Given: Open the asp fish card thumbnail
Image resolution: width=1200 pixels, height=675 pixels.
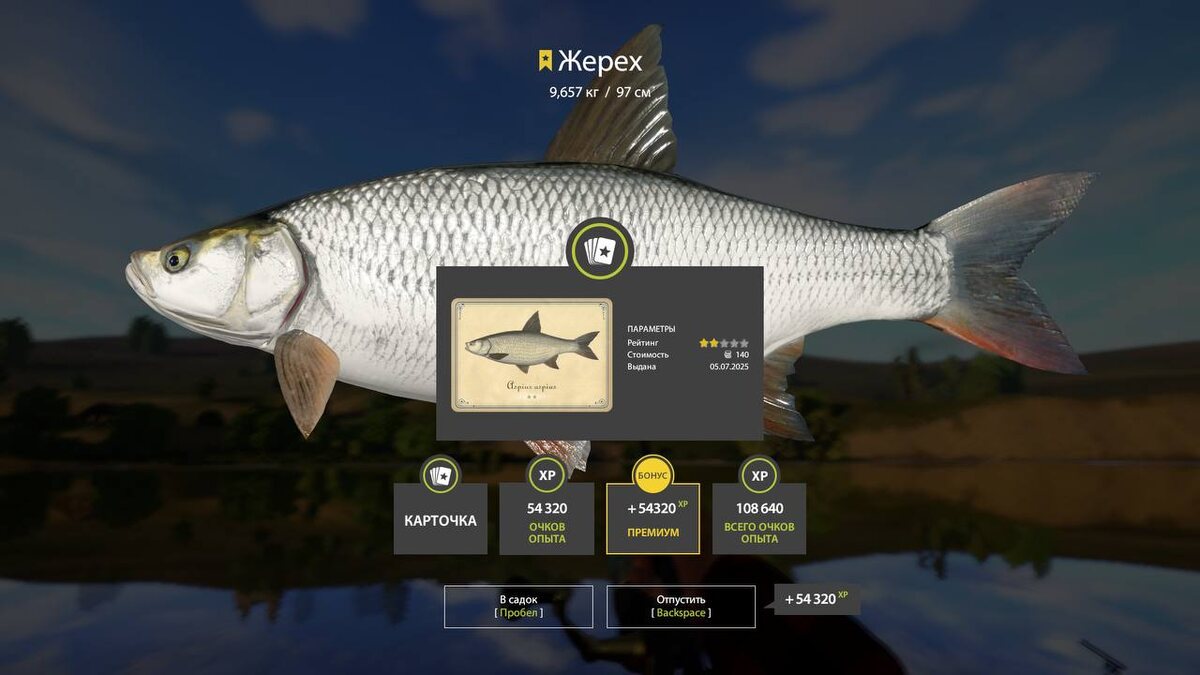Looking at the screenshot, I should (531, 354).
